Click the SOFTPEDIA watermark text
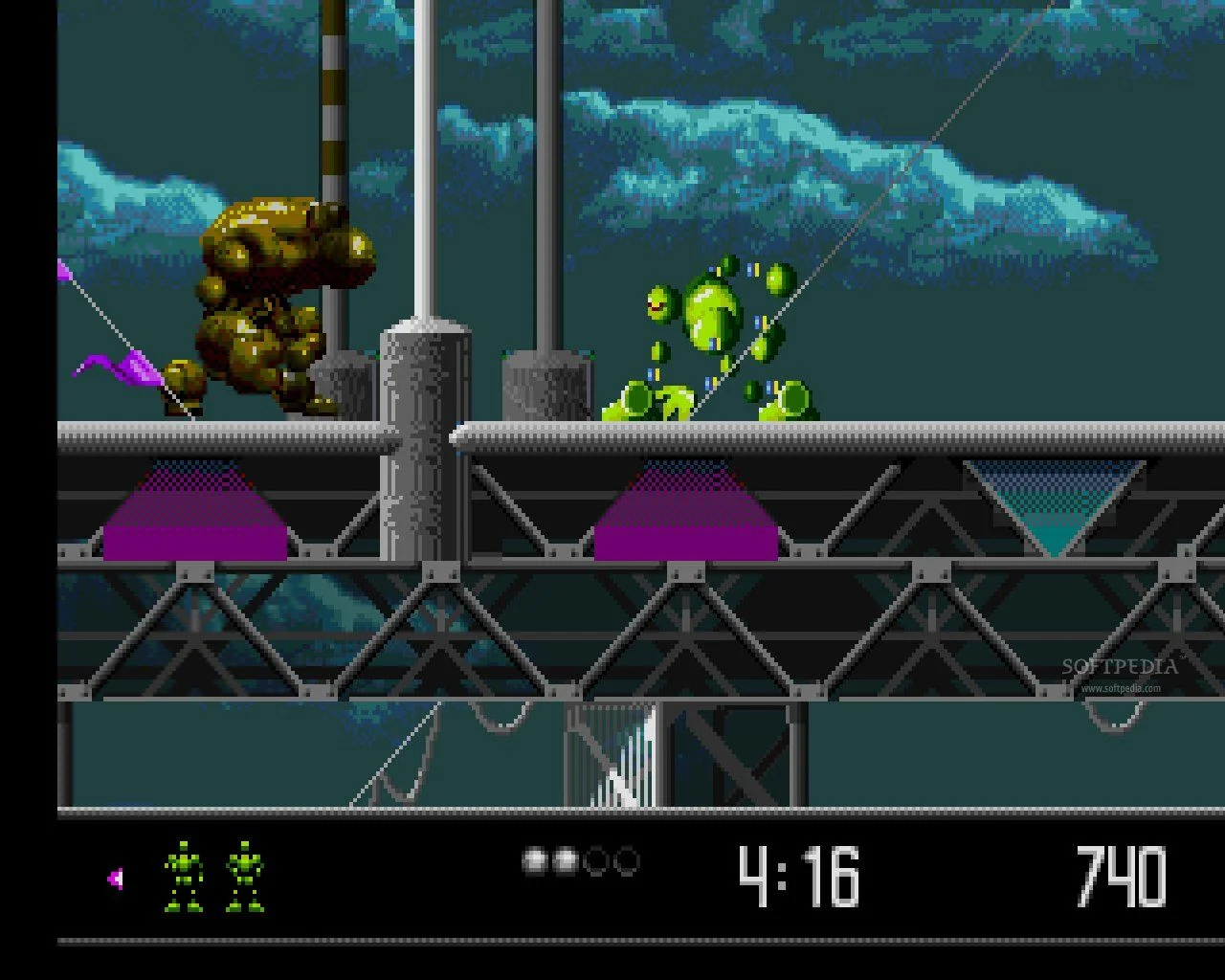Viewport: 1225px width, 980px height. tap(1122, 667)
